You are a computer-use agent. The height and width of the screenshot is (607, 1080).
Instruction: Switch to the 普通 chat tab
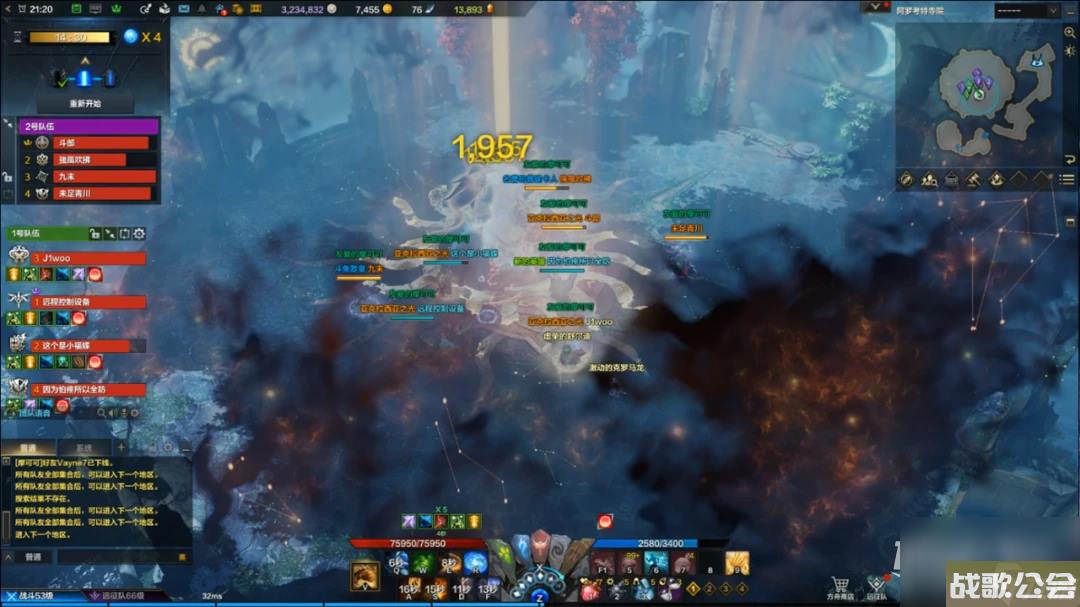(x=29, y=447)
